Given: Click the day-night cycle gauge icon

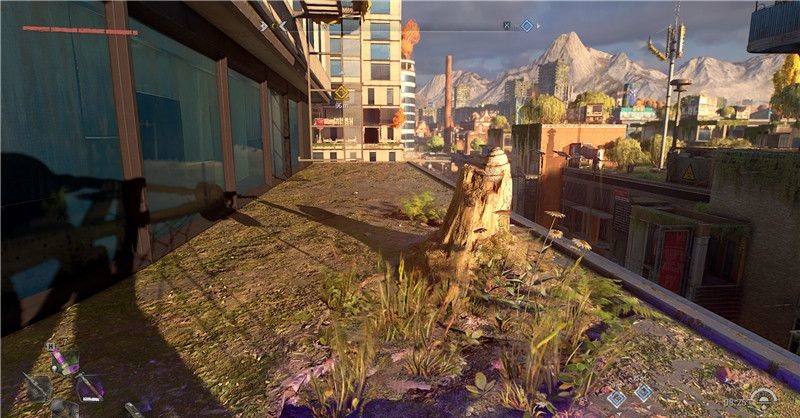Looking at the screenshot, I should tap(764, 399).
